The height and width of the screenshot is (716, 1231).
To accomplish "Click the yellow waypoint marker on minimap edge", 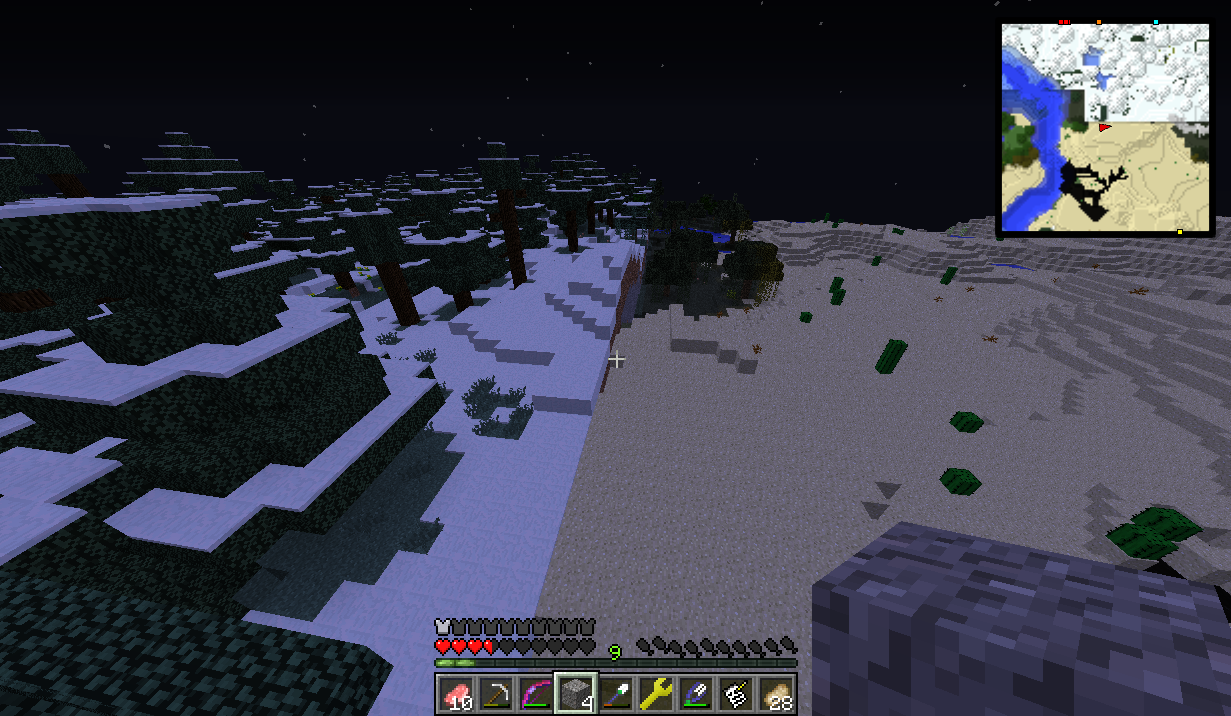I will pyautogui.click(x=1180, y=232).
